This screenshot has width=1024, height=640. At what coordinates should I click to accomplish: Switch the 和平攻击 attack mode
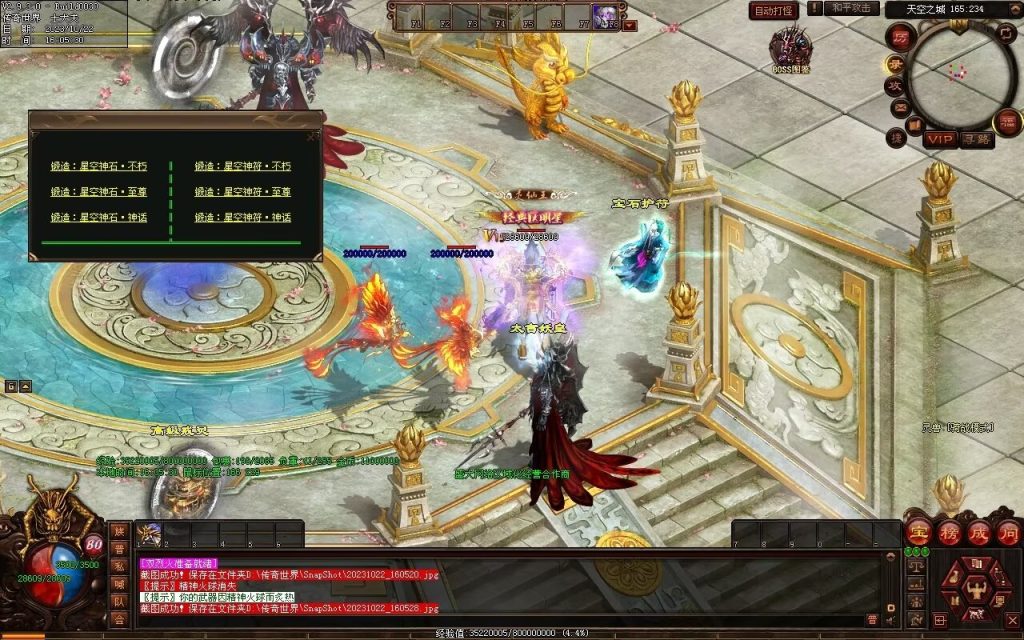(851, 8)
